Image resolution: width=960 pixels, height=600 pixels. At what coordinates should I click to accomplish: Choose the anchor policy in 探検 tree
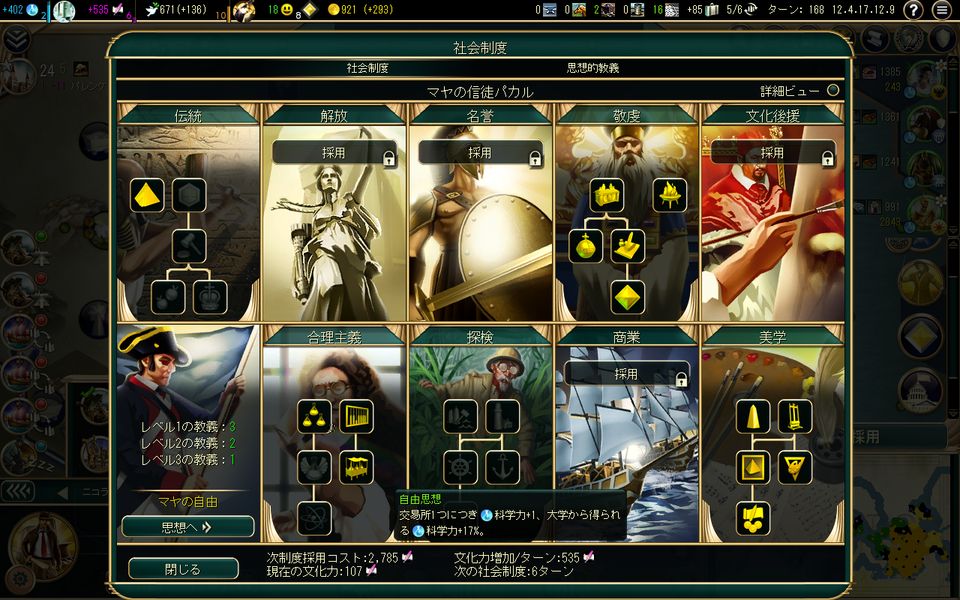[502, 467]
